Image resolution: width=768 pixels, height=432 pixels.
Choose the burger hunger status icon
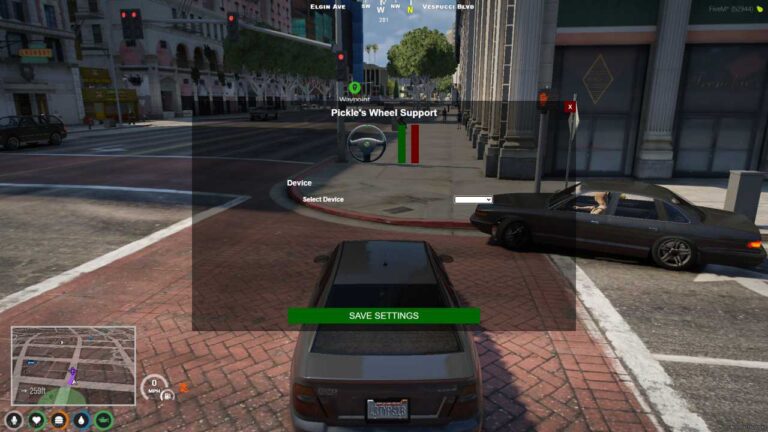[x=59, y=420]
